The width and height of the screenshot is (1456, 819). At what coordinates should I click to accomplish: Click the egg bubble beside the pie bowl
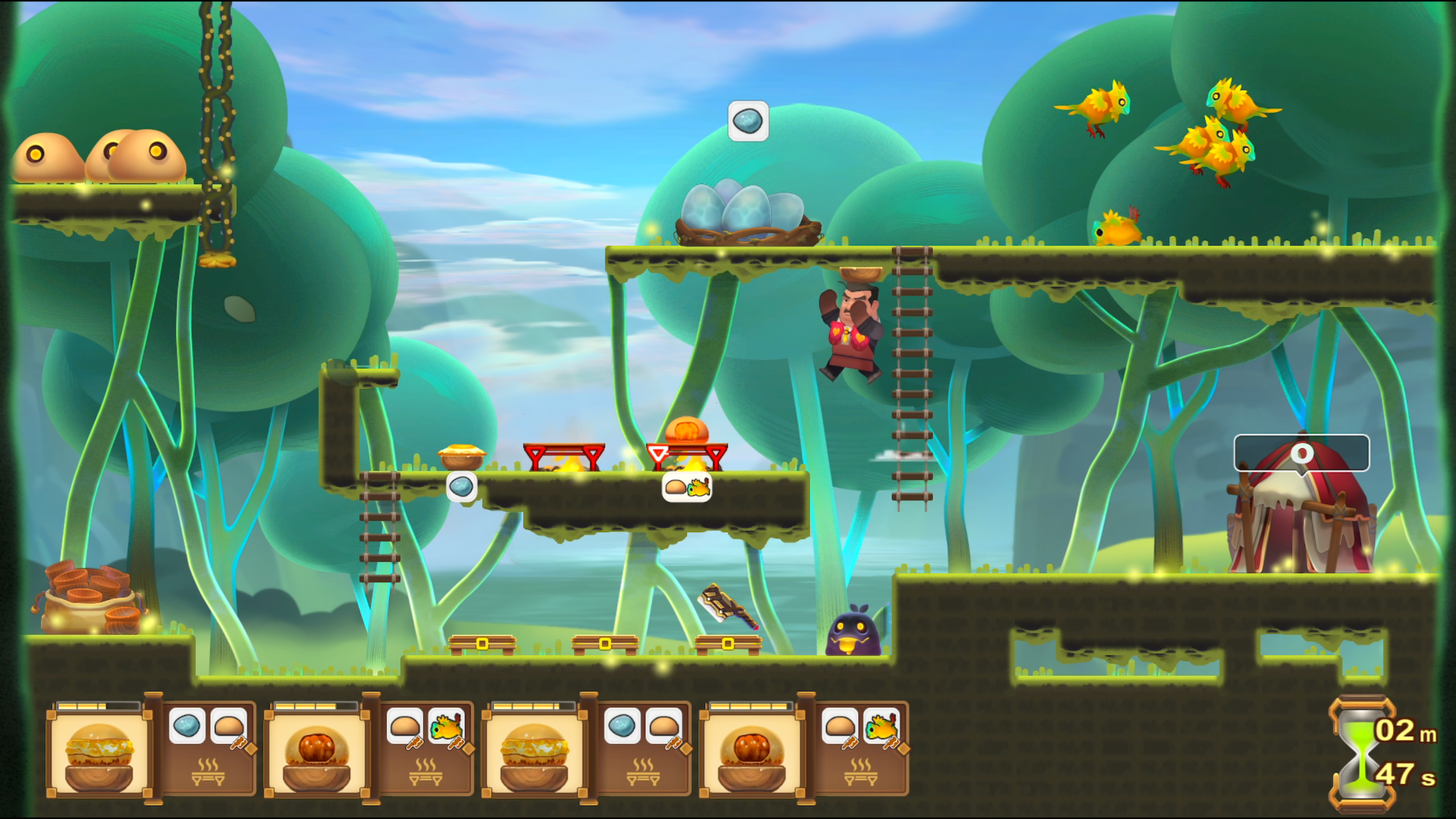461,487
